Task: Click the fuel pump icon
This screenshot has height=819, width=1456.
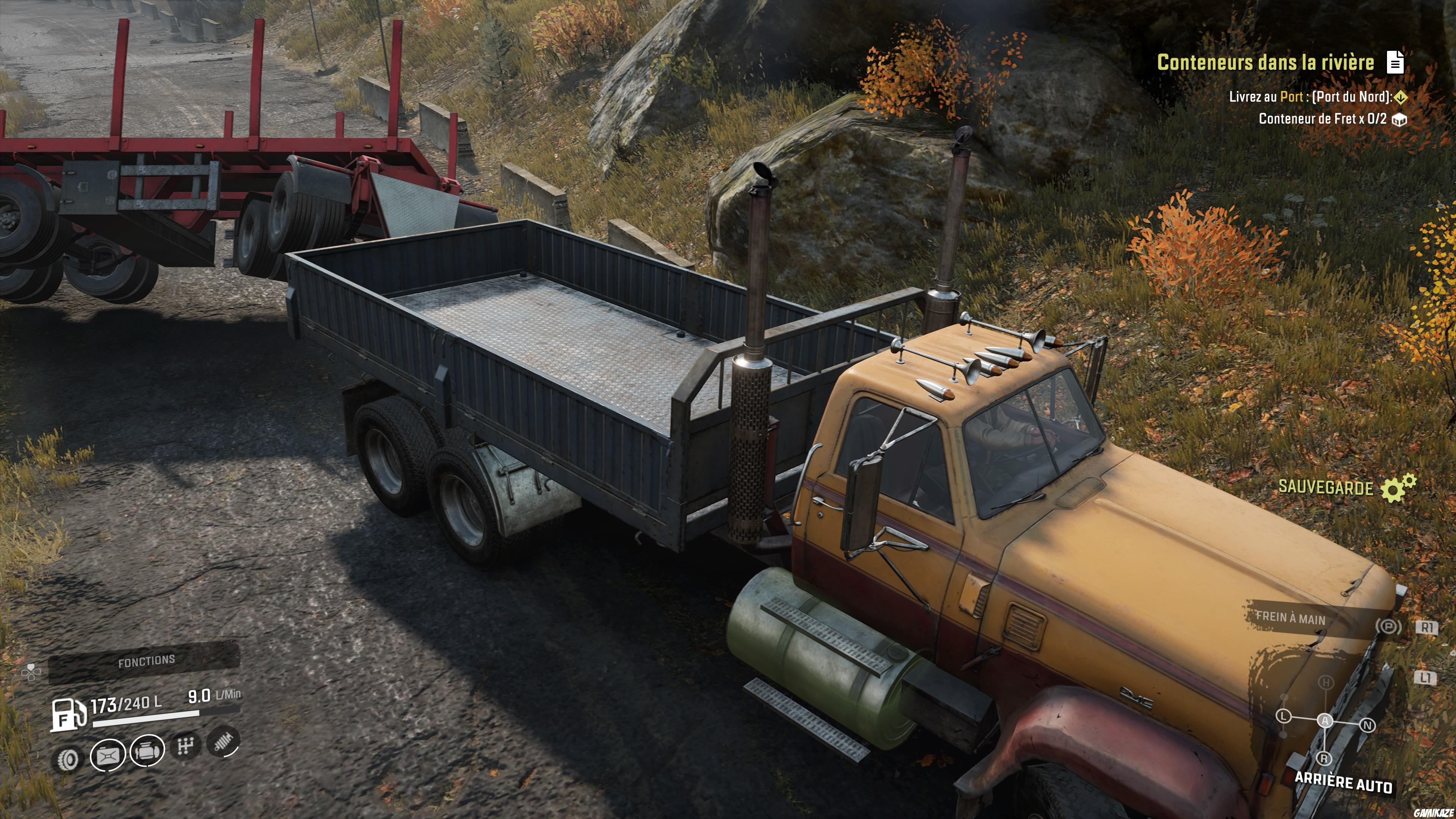Action: pos(68,715)
